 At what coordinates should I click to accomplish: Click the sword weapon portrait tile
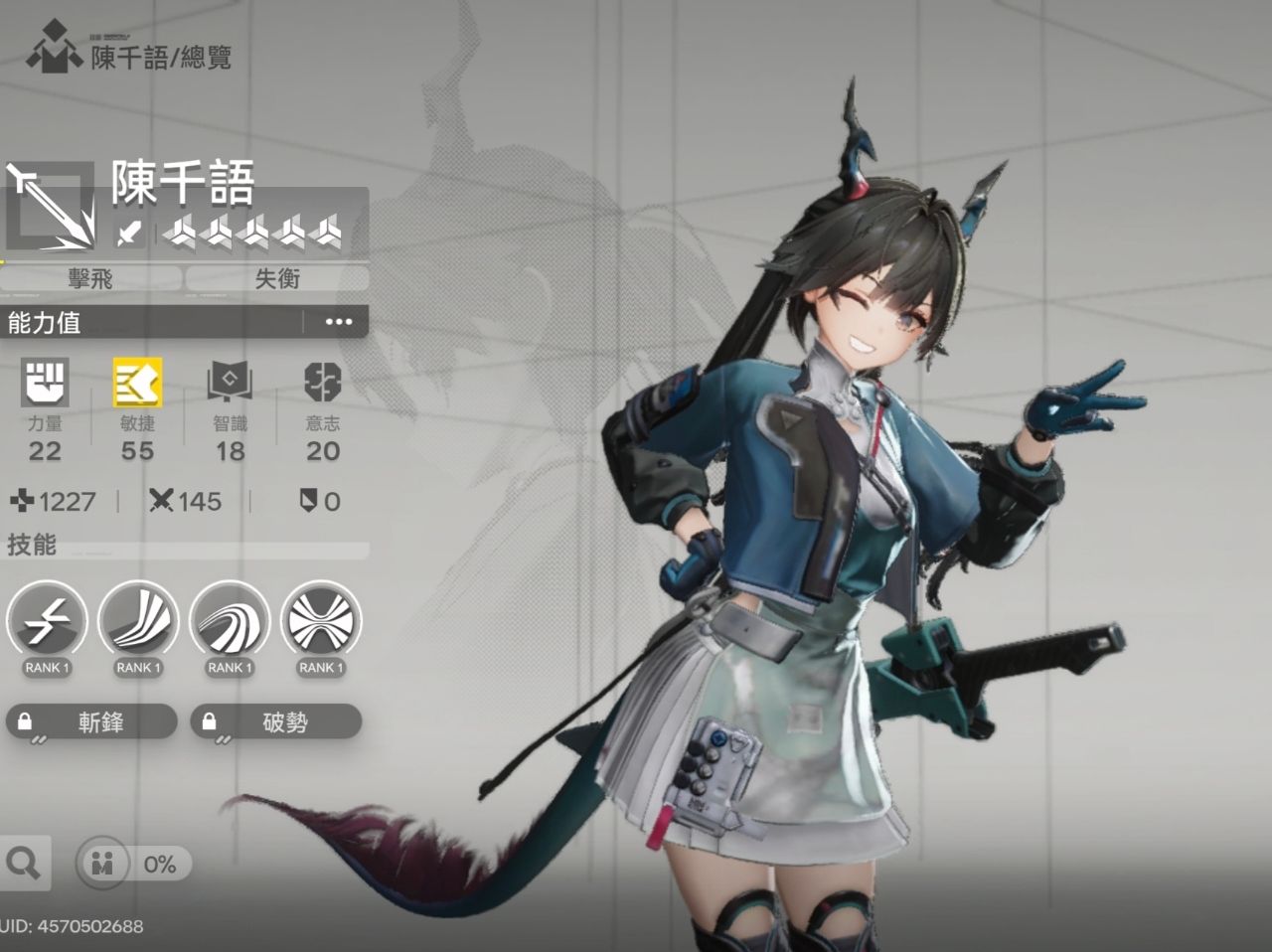click(51, 209)
